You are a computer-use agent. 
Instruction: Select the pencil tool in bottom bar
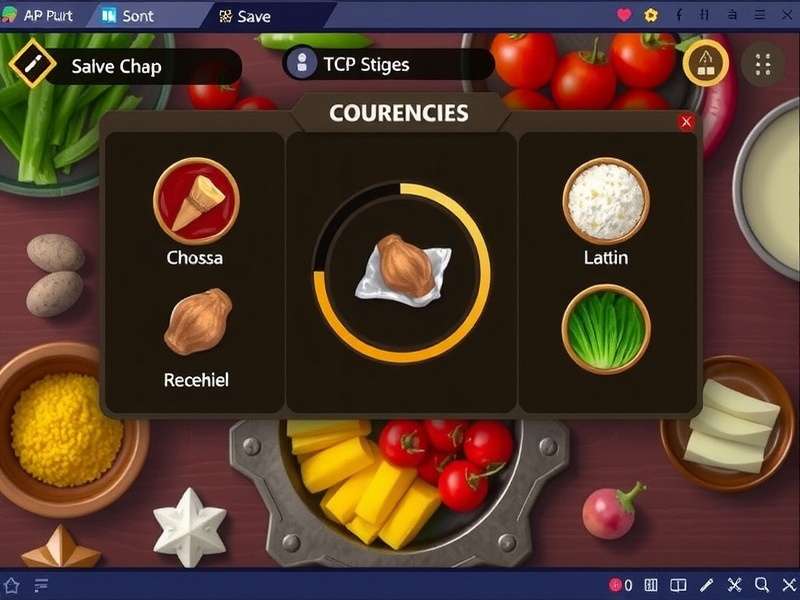(x=706, y=586)
